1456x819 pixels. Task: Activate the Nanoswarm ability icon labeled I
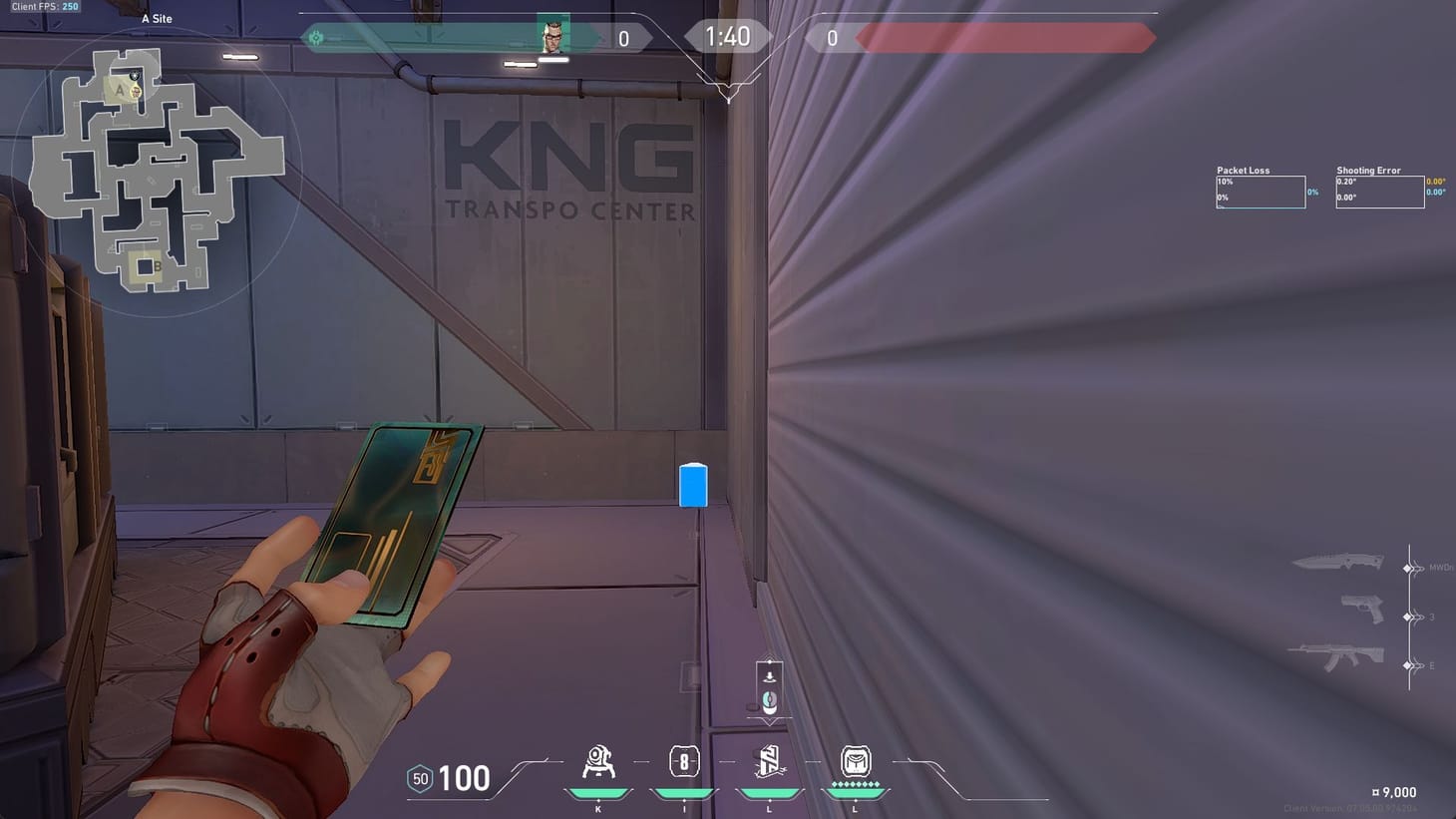(683, 763)
